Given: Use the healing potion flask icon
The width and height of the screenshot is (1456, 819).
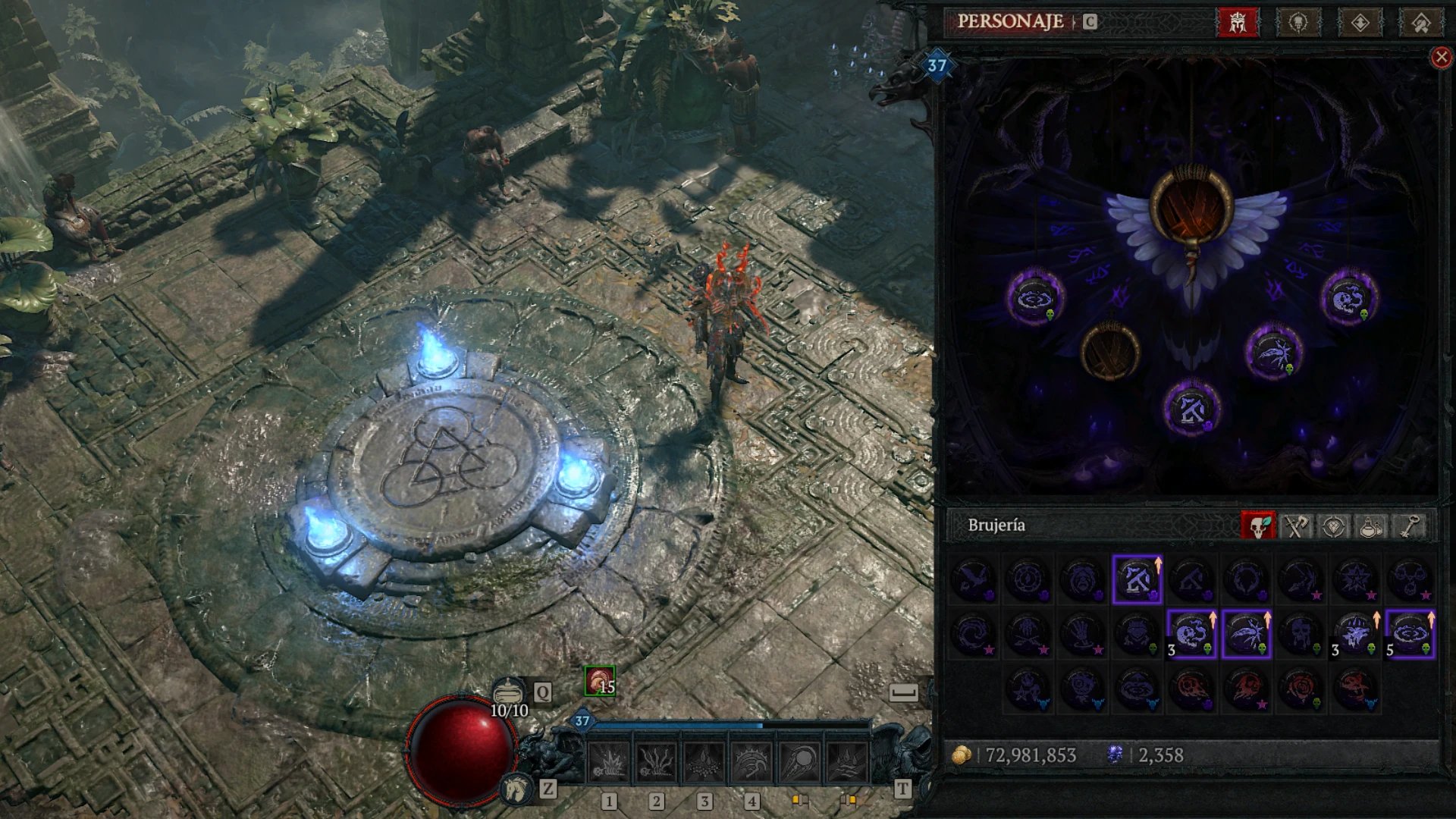Looking at the screenshot, I should 509,692.
